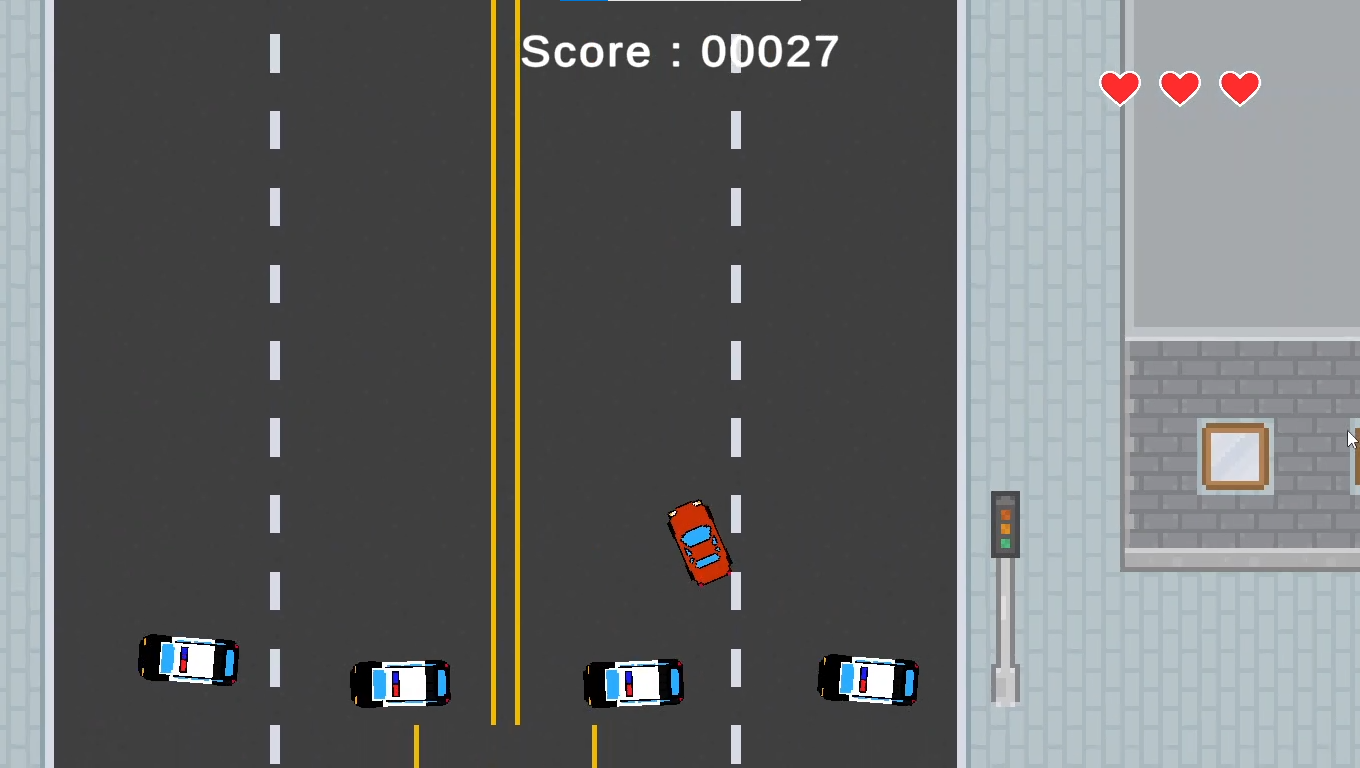Image resolution: width=1360 pixels, height=768 pixels.
Task: Toggle the third heart on the right
Action: (1239, 88)
